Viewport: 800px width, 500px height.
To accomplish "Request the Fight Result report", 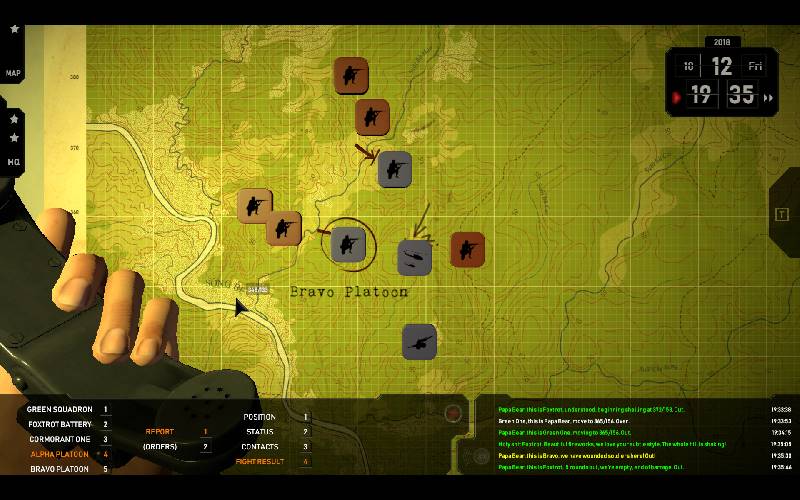I will [259, 462].
